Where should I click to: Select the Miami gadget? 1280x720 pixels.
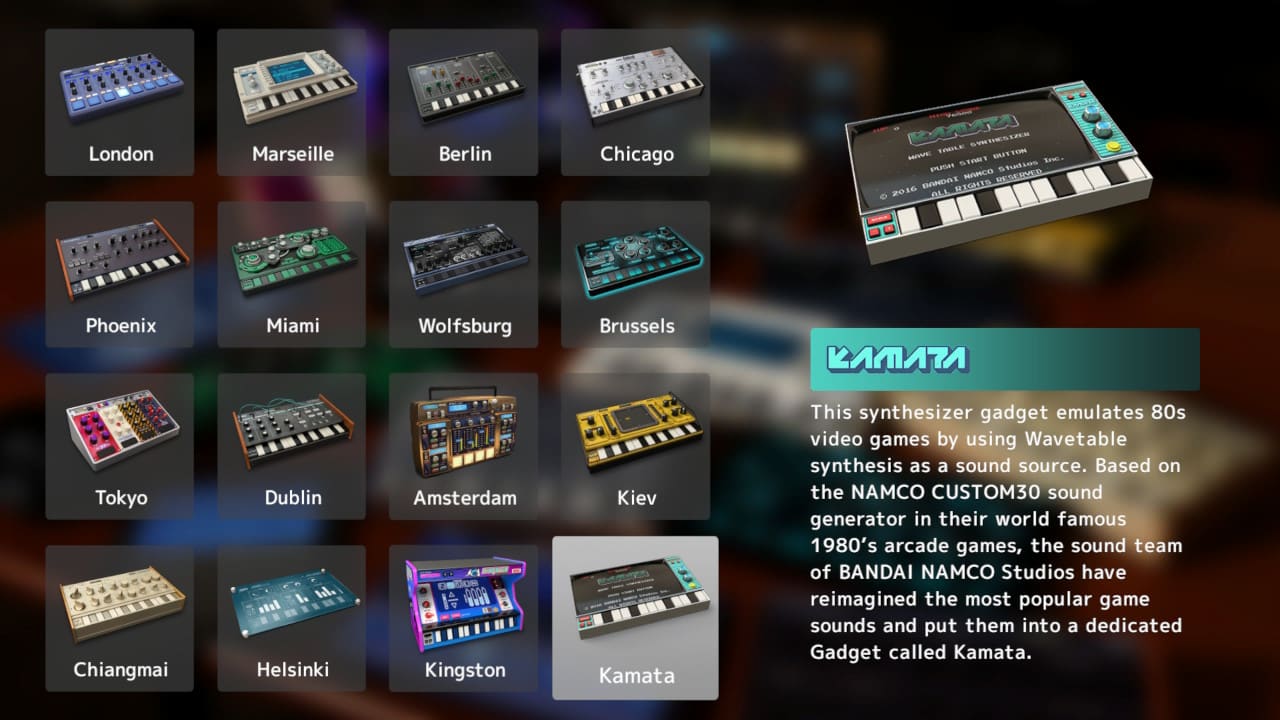pyautogui.click(x=291, y=272)
